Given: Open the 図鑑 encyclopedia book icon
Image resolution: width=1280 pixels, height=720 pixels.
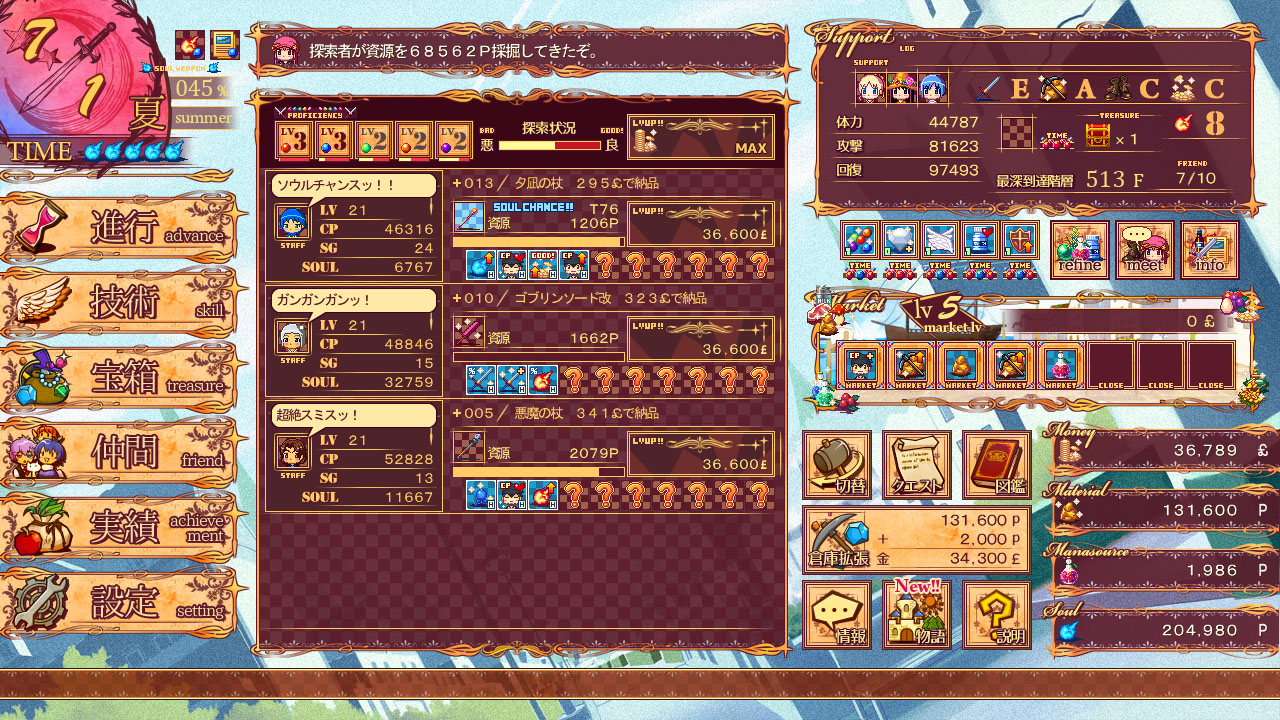Looking at the screenshot, I should 995,464.
